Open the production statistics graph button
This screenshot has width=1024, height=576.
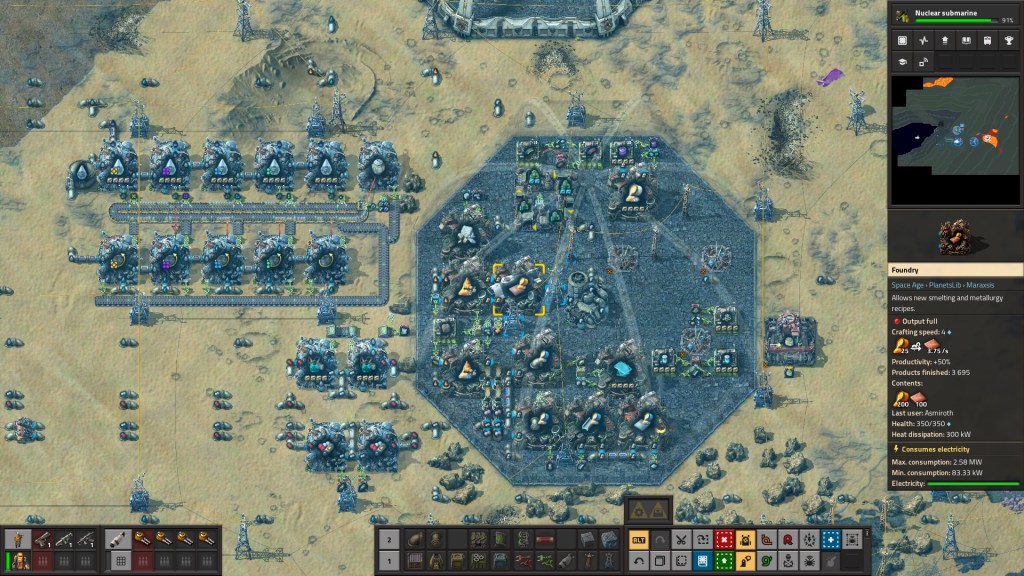click(x=923, y=41)
